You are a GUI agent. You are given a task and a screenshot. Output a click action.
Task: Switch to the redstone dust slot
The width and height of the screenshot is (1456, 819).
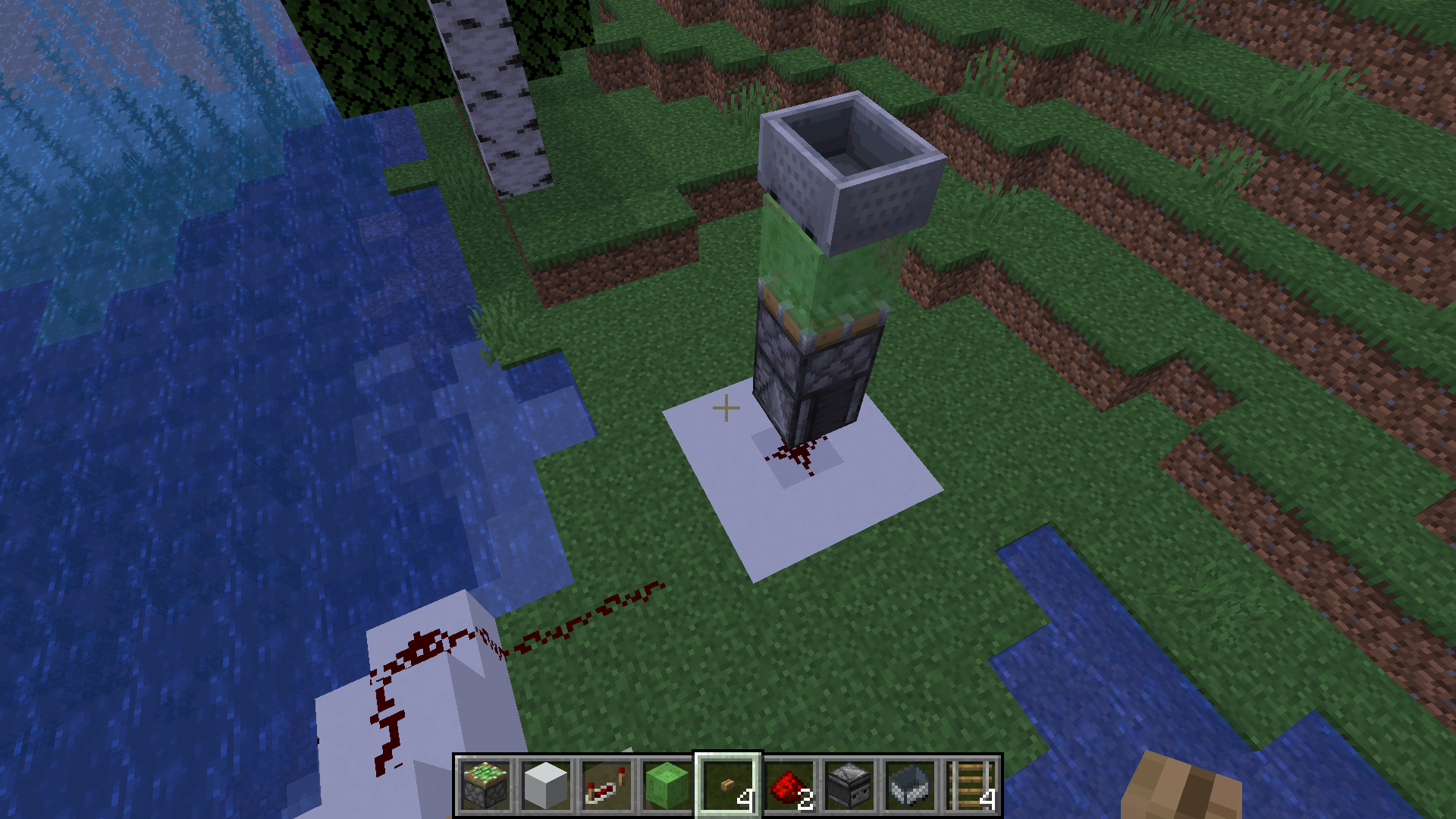tap(789, 786)
